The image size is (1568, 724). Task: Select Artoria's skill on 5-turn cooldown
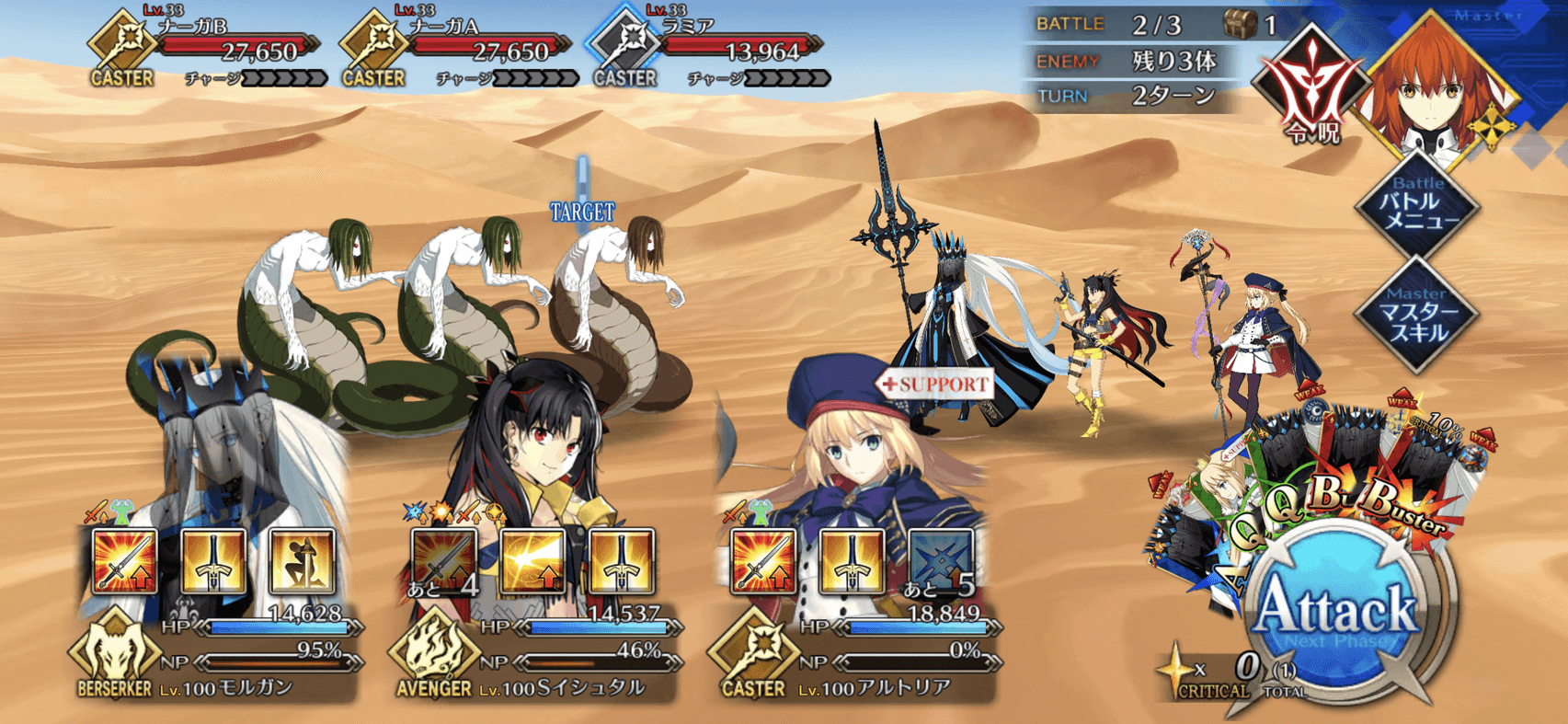pyautogui.click(x=940, y=561)
